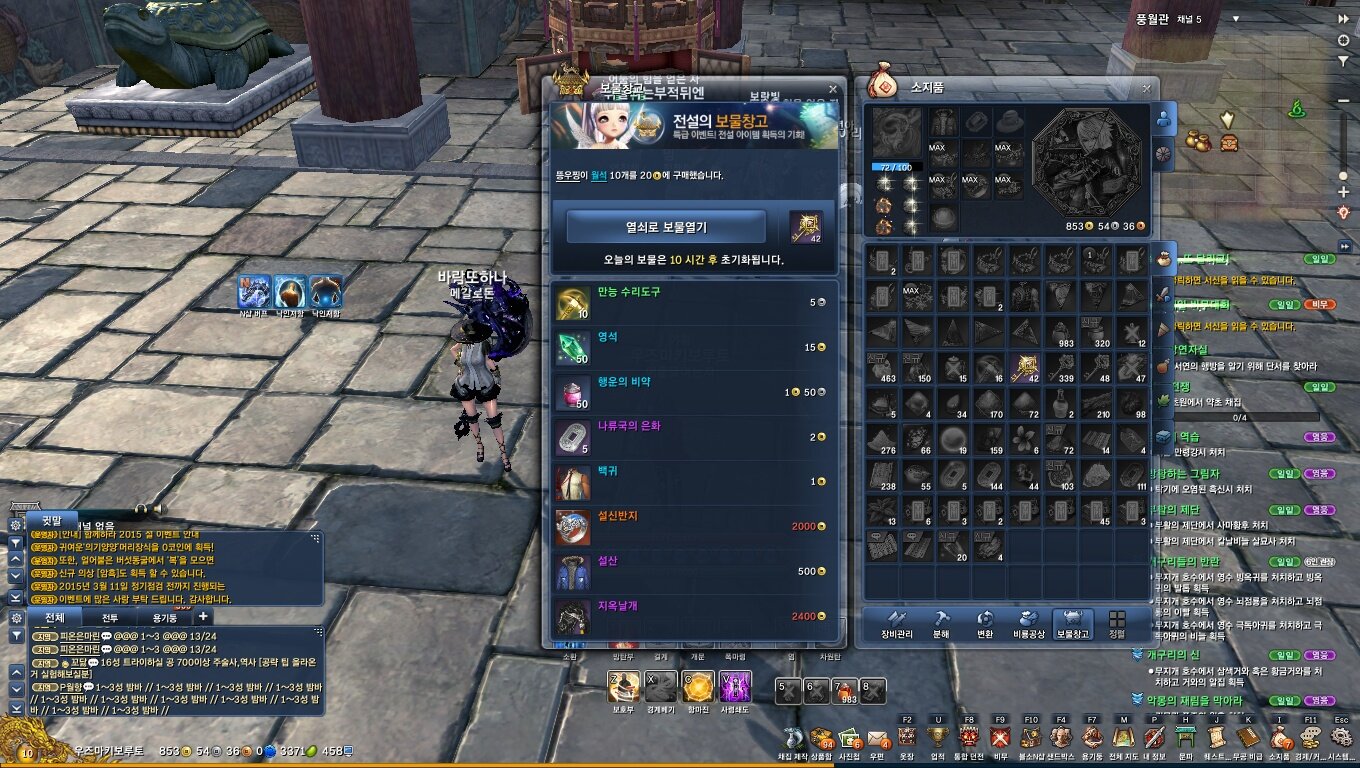Switch chat to the 전투 tab

(x=110, y=618)
